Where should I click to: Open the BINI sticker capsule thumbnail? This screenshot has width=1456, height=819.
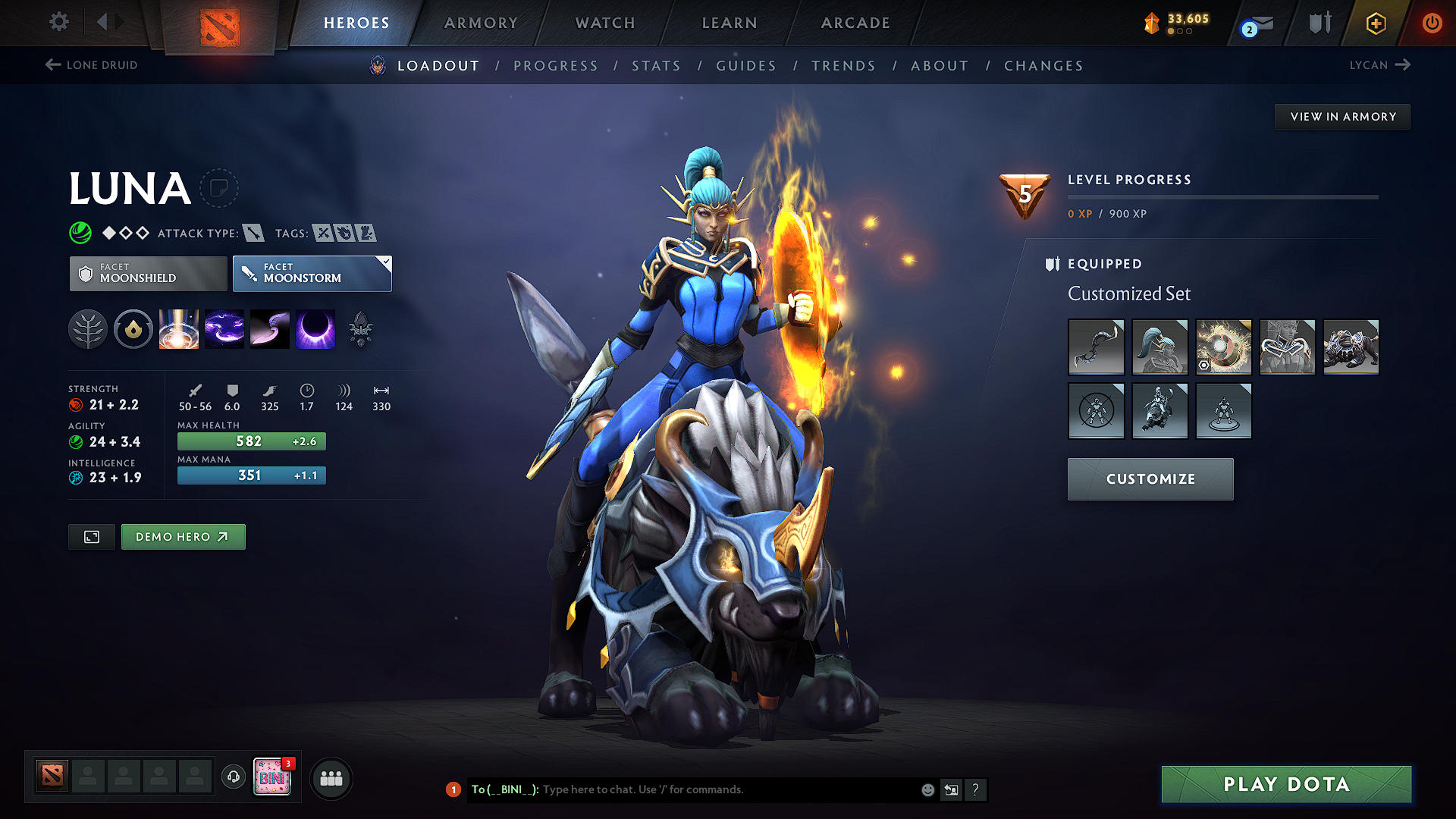pyautogui.click(x=272, y=777)
